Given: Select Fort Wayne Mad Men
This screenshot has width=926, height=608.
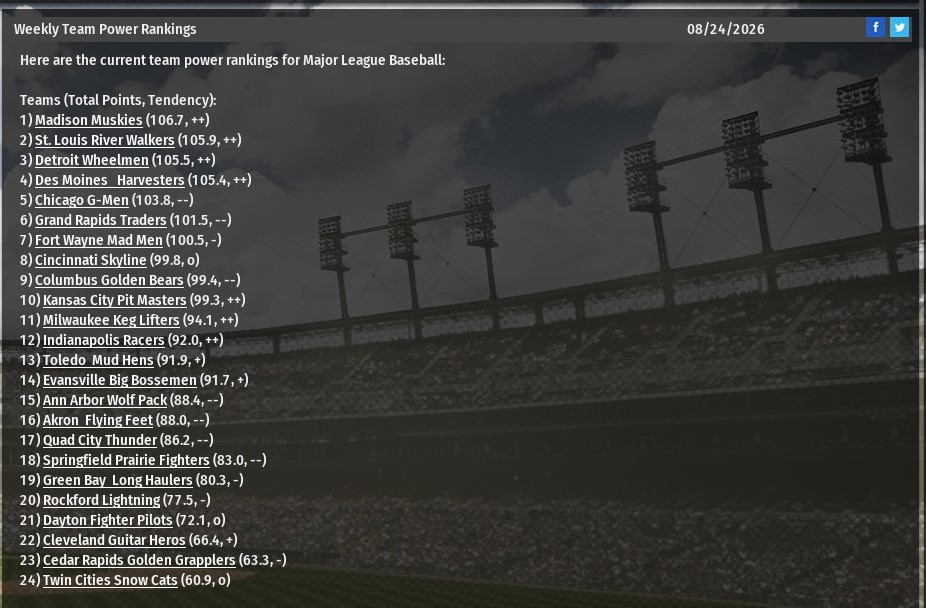Looking at the screenshot, I should coord(98,240).
